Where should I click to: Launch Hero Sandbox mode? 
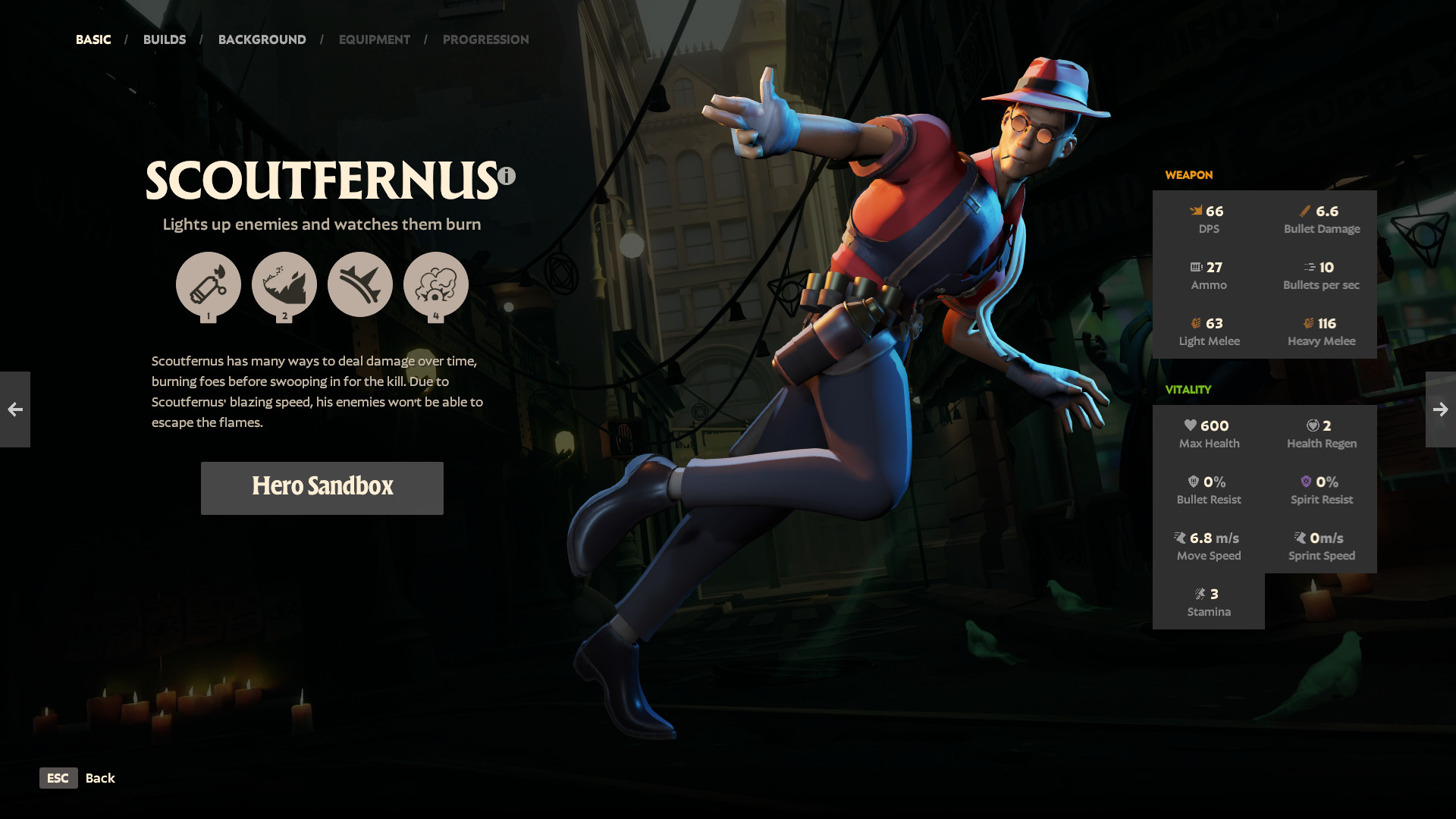point(322,488)
